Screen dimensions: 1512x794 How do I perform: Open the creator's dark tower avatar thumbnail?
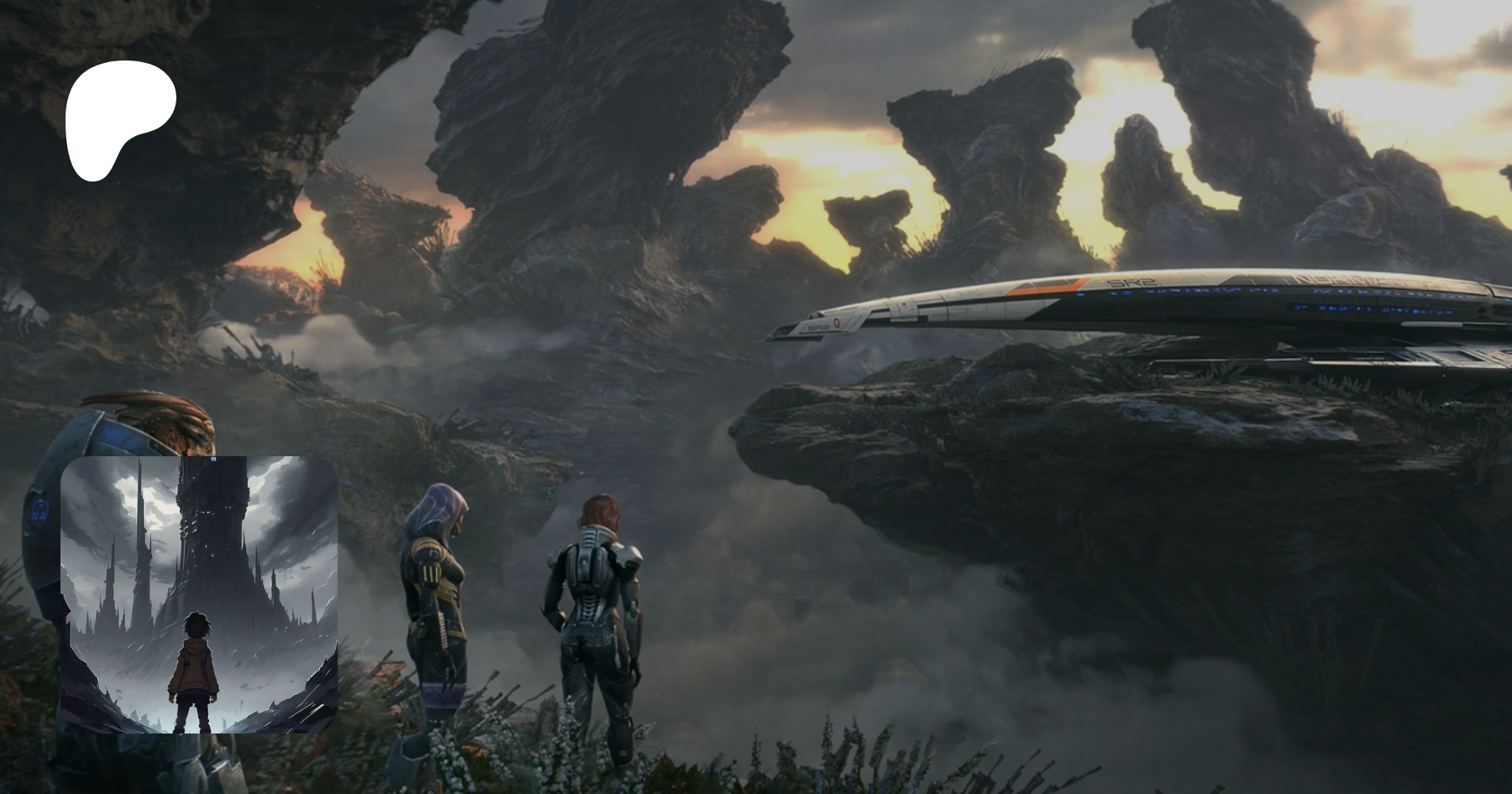(x=199, y=594)
